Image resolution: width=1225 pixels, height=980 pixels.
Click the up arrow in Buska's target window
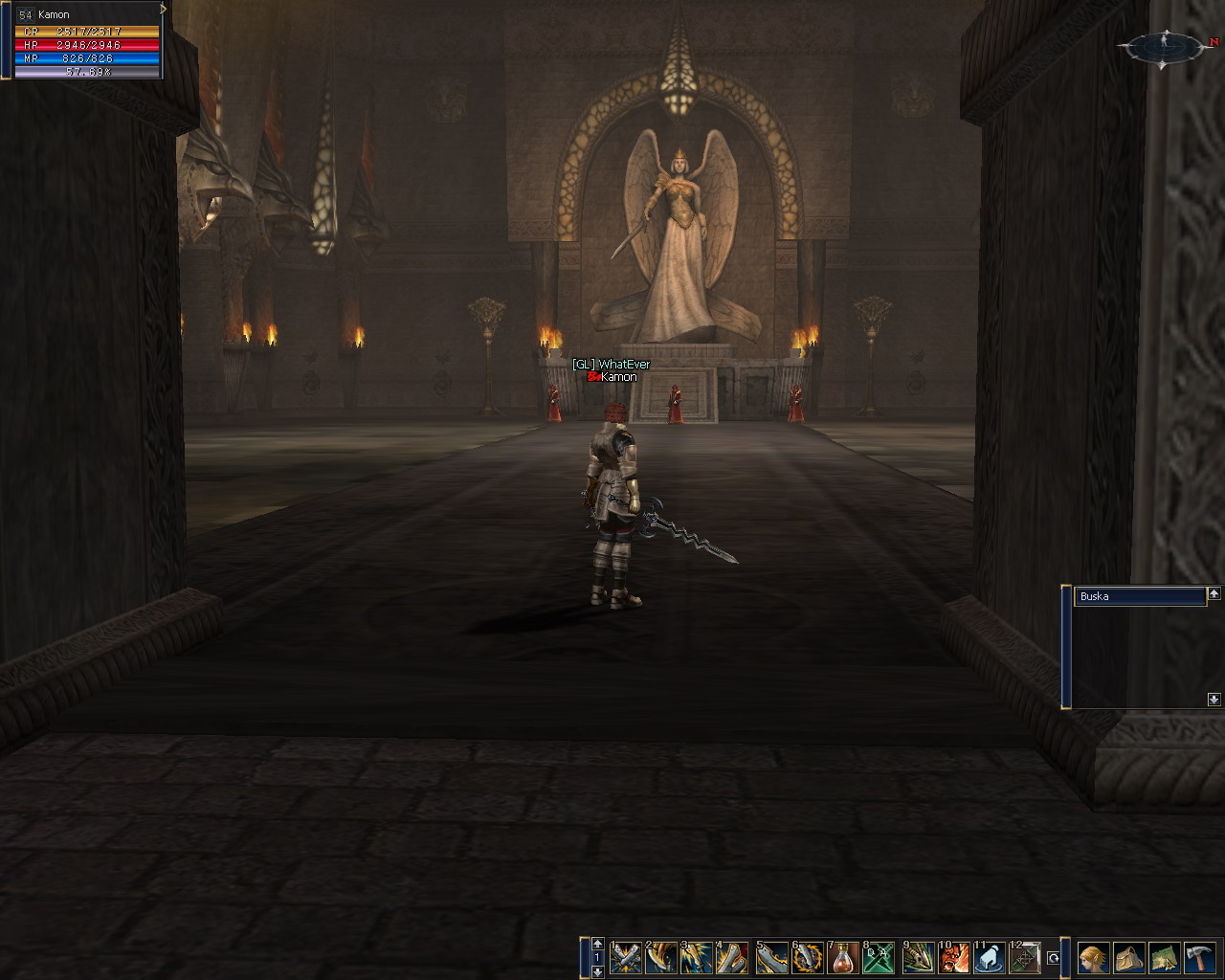point(1214,594)
